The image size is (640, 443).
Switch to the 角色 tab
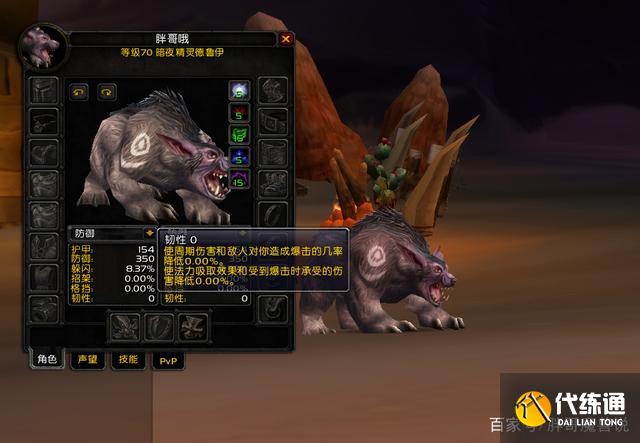point(47,360)
